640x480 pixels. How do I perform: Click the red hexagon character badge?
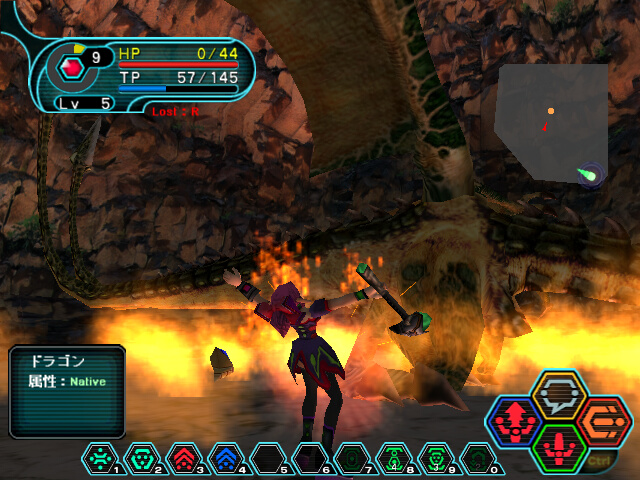click(72, 68)
